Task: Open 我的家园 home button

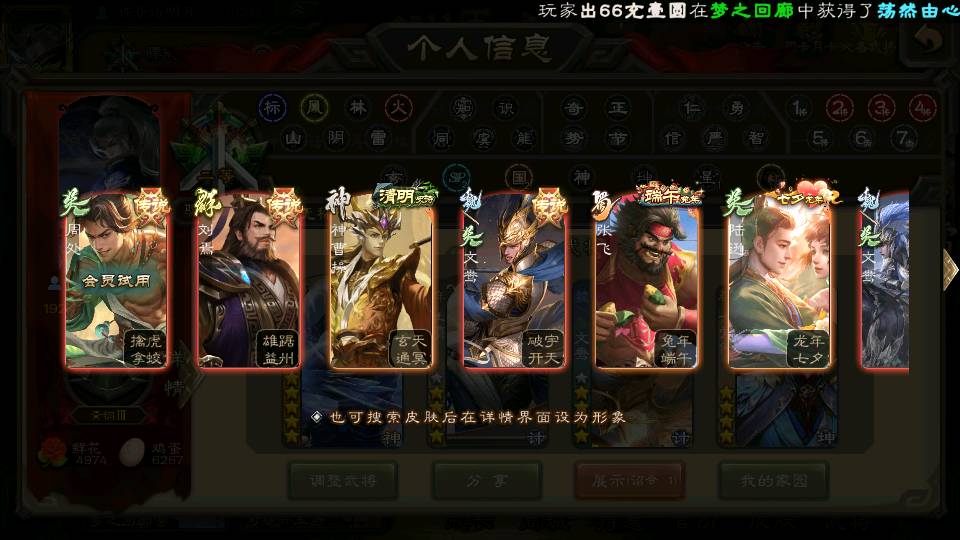Action: (x=773, y=481)
